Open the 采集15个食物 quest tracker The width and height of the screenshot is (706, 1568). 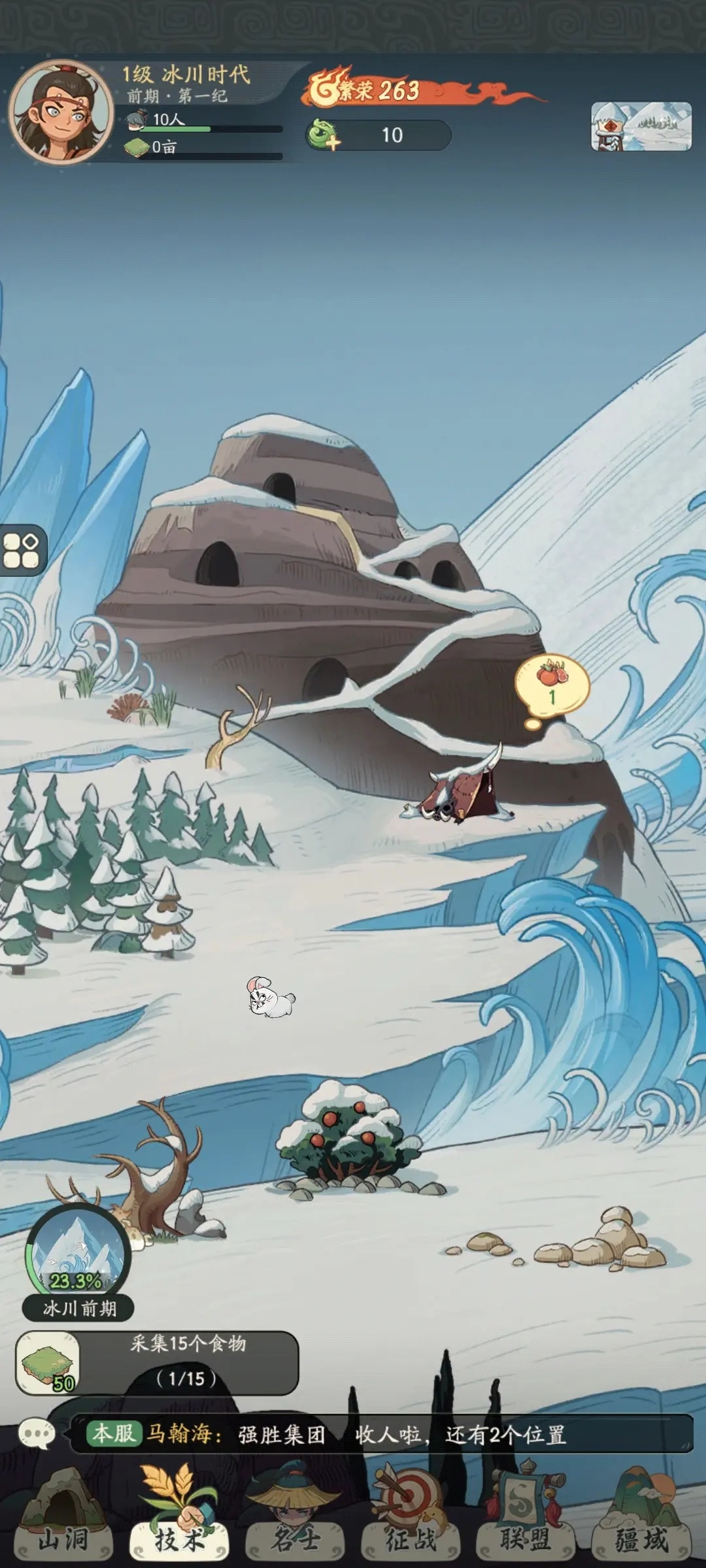coord(157,1362)
